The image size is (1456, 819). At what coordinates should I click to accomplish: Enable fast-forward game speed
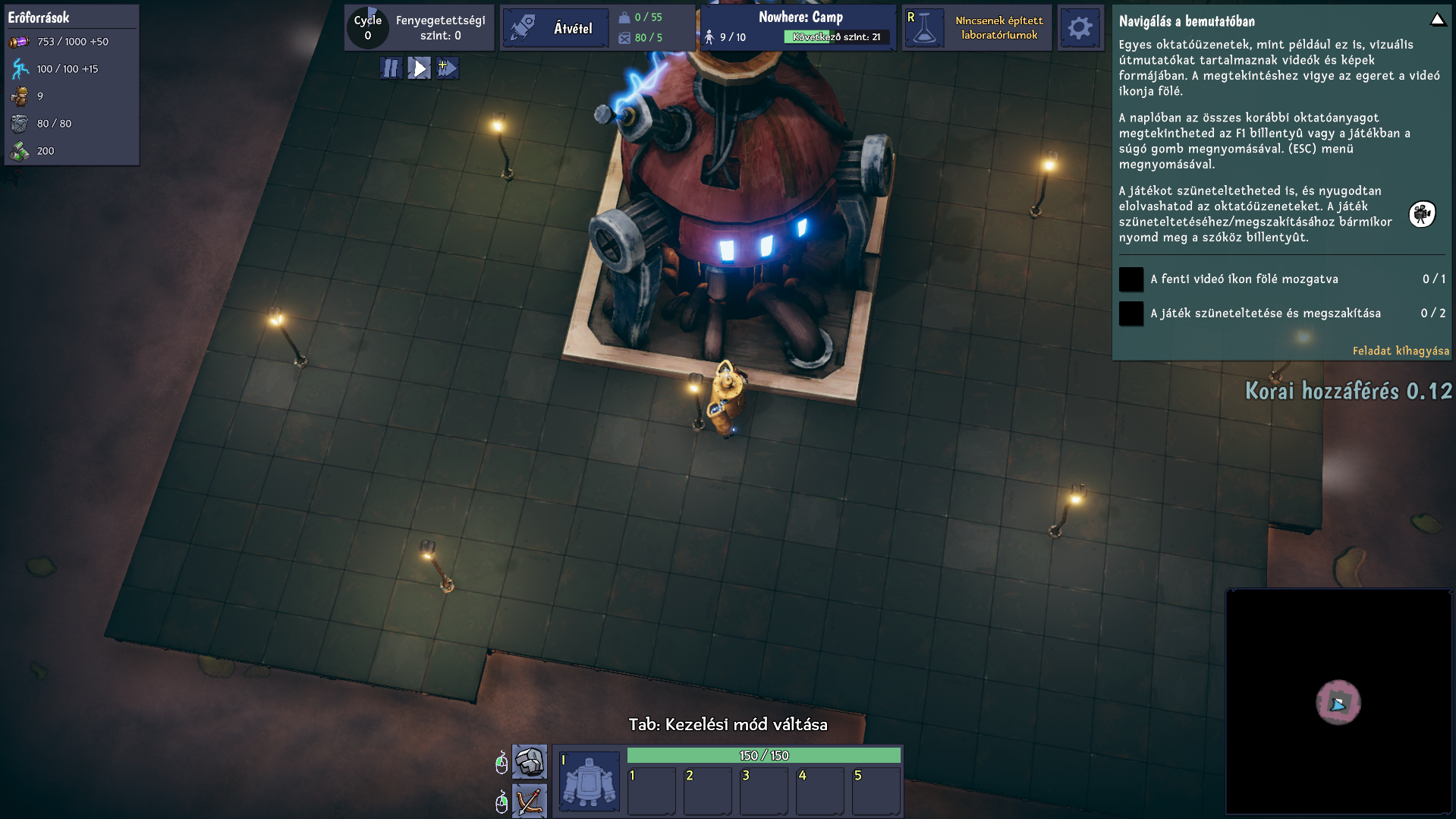[448, 68]
